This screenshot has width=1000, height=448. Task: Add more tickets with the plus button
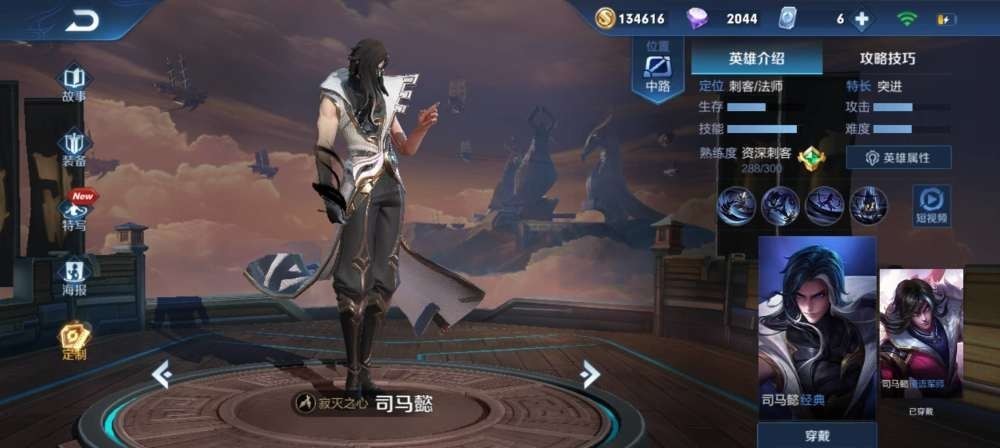(x=861, y=19)
